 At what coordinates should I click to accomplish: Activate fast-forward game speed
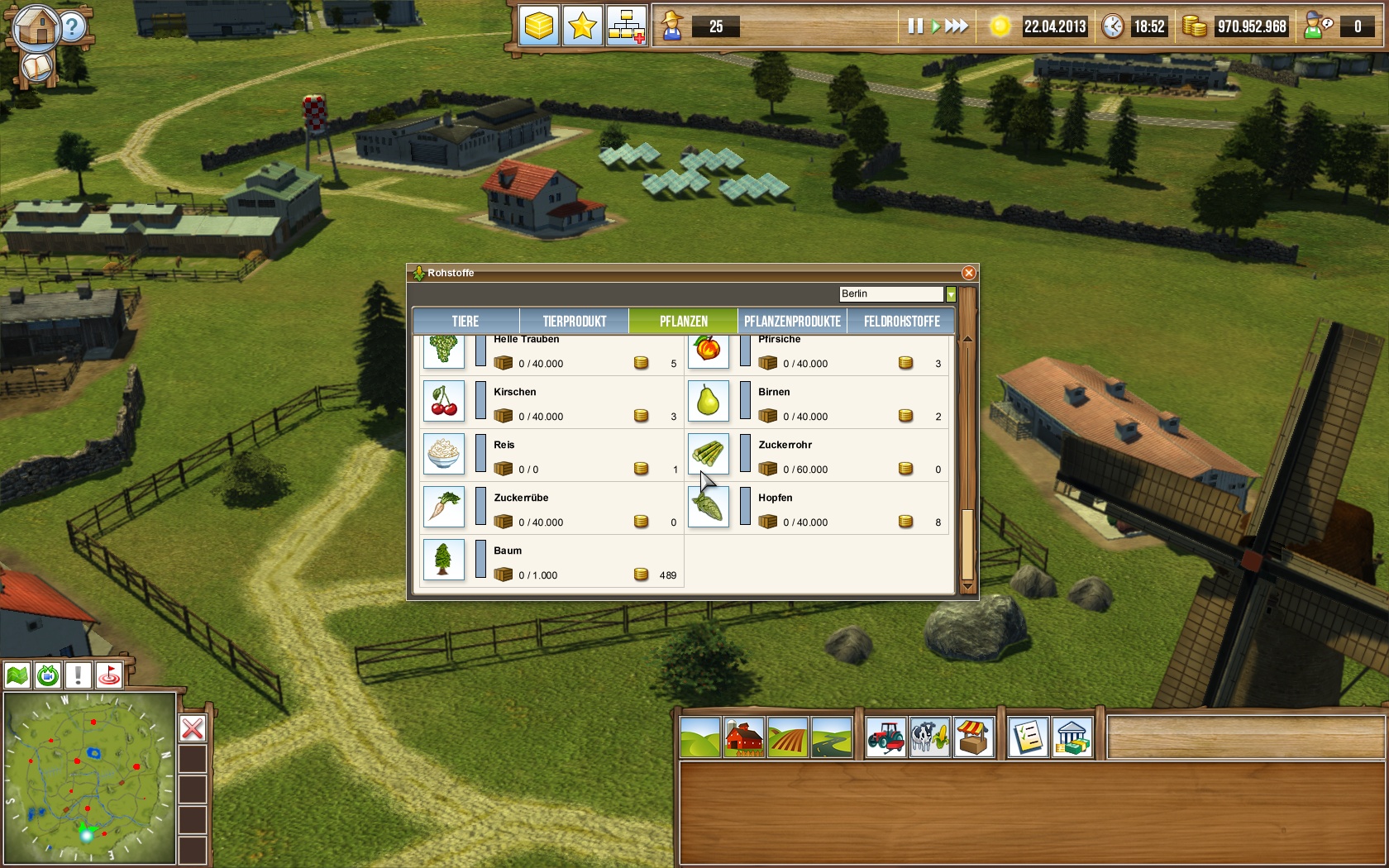pos(957,26)
